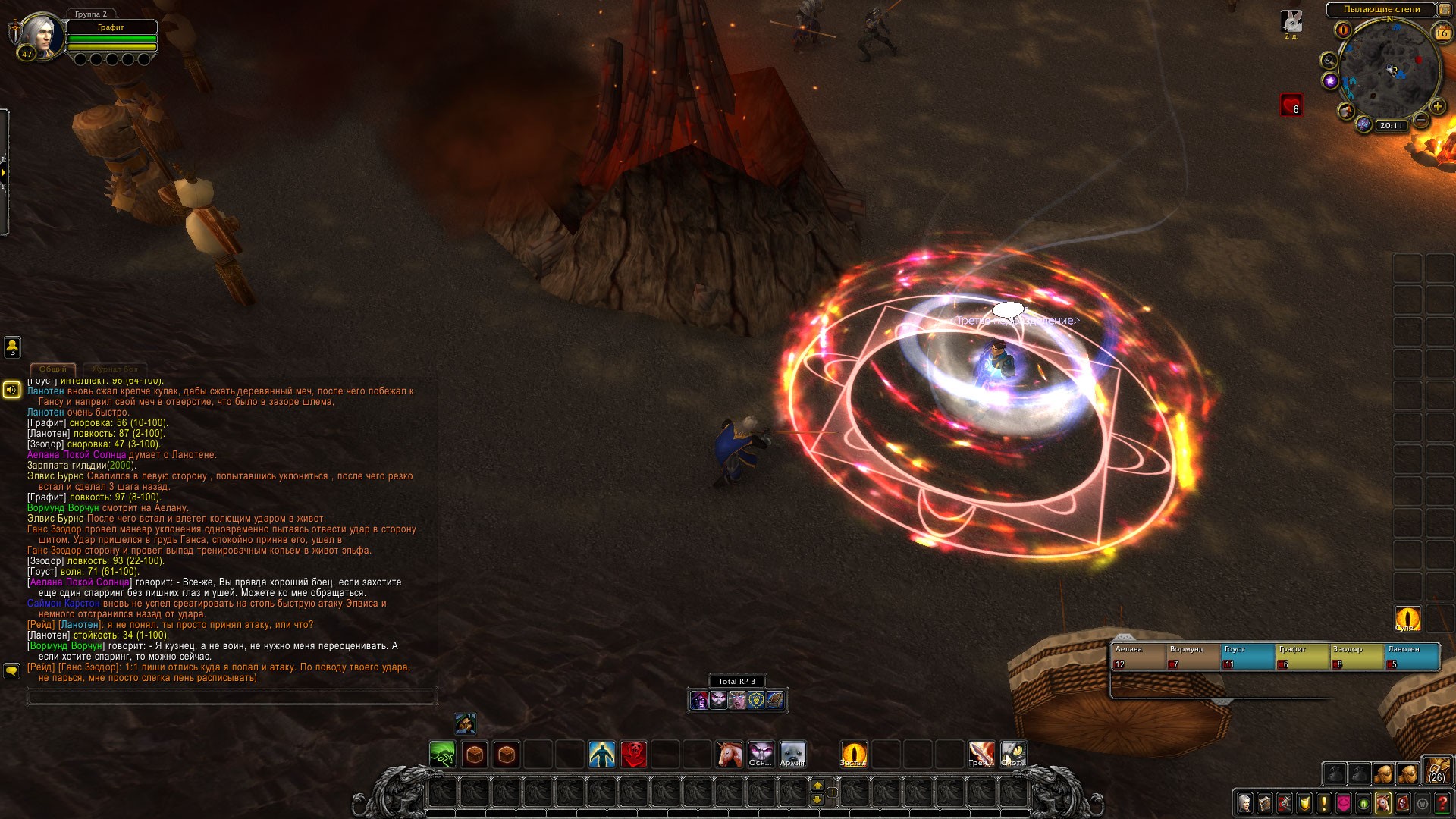Use the red skull ability slot
The width and height of the screenshot is (1456, 819).
(634, 755)
